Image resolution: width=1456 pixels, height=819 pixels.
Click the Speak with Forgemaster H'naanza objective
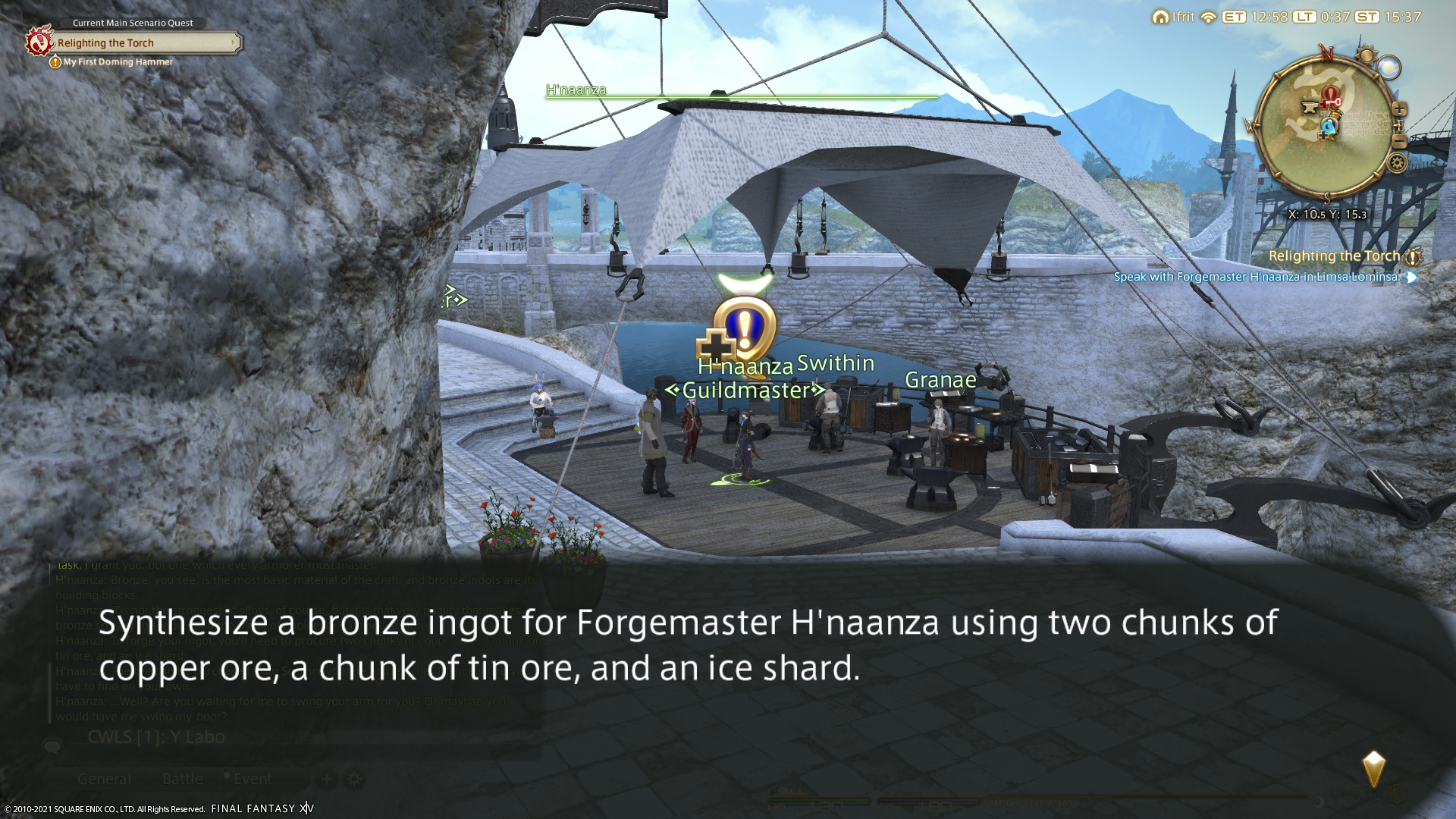[x=1257, y=277]
